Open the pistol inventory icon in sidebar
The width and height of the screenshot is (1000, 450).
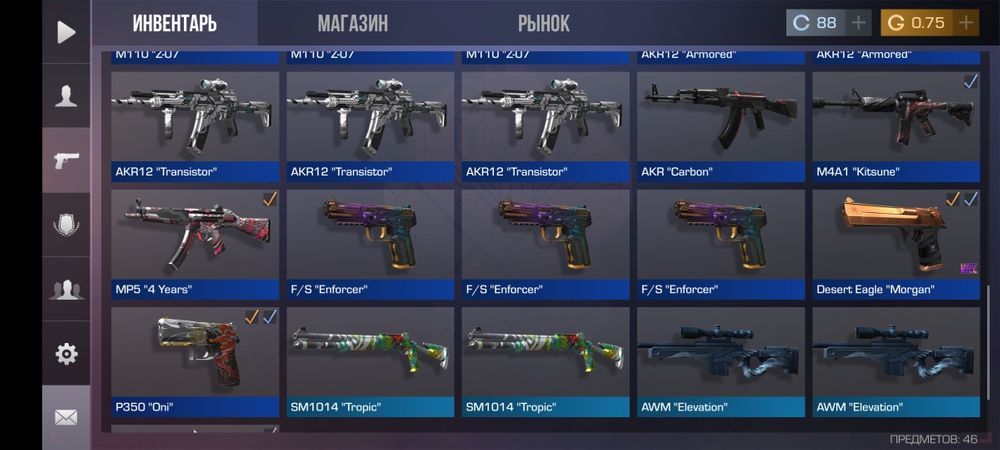[66, 160]
